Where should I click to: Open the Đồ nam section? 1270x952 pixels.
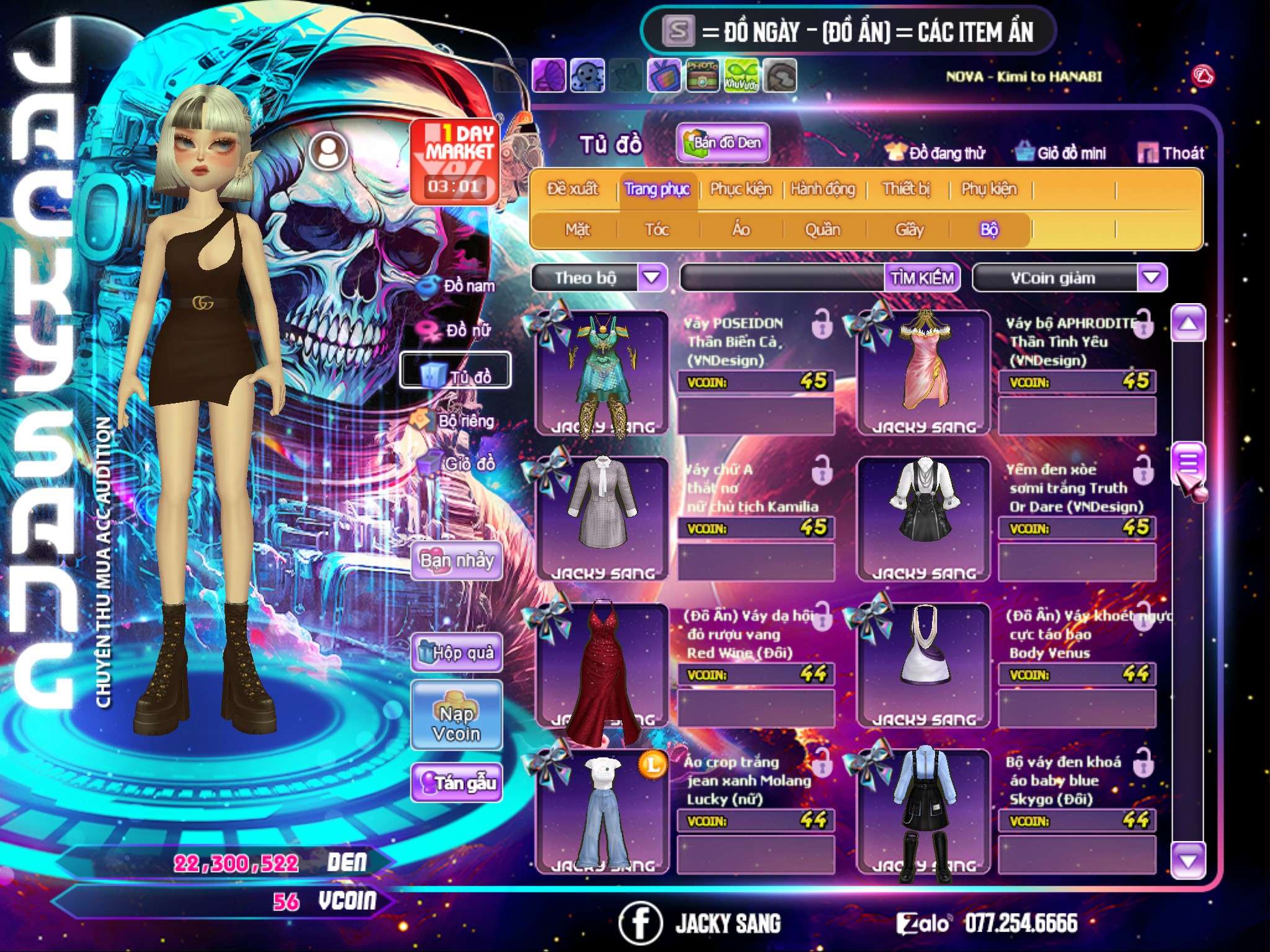coord(458,286)
